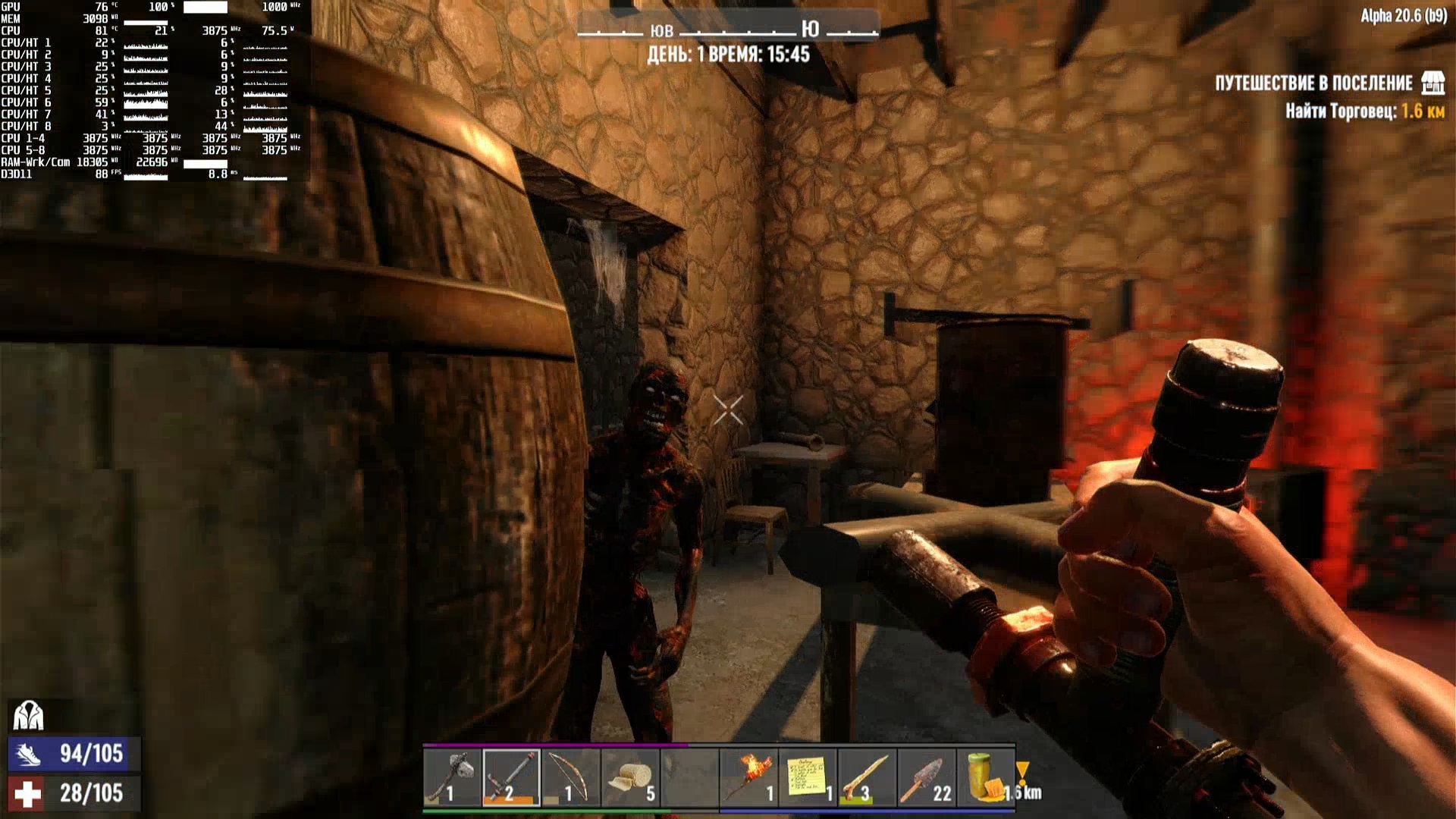
Task: Select the honey jar hotbar slot
Action: click(x=985, y=777)
